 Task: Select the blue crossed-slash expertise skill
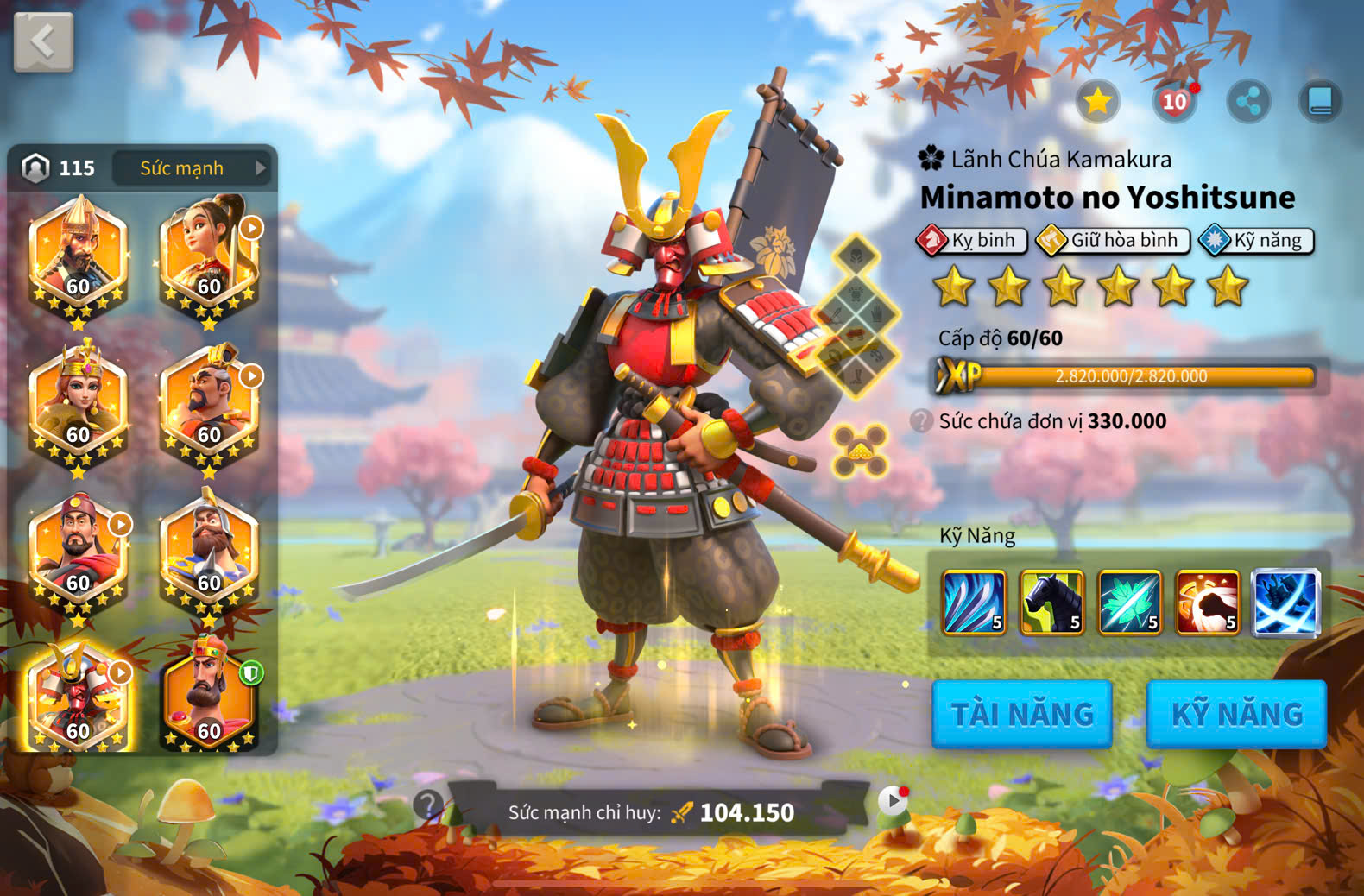(x=1285, y=603)
